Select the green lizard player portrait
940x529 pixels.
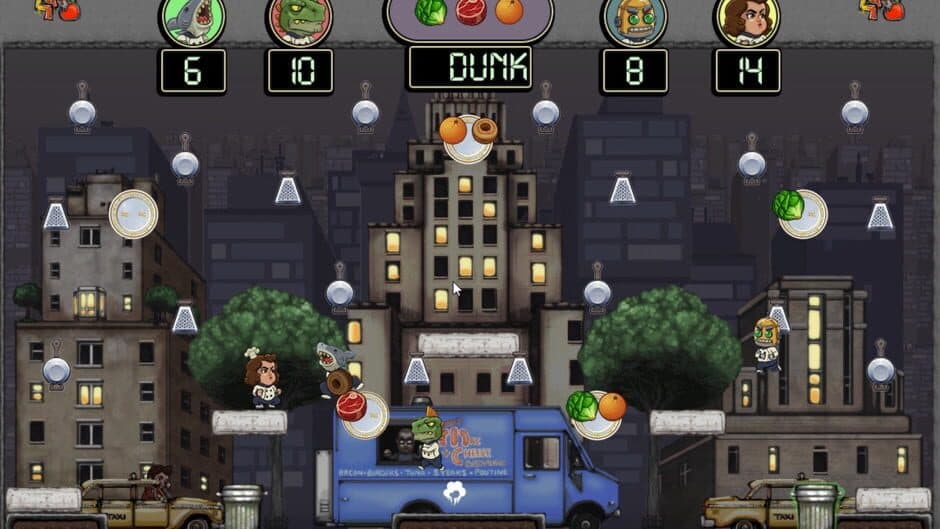tap(299, 20)
